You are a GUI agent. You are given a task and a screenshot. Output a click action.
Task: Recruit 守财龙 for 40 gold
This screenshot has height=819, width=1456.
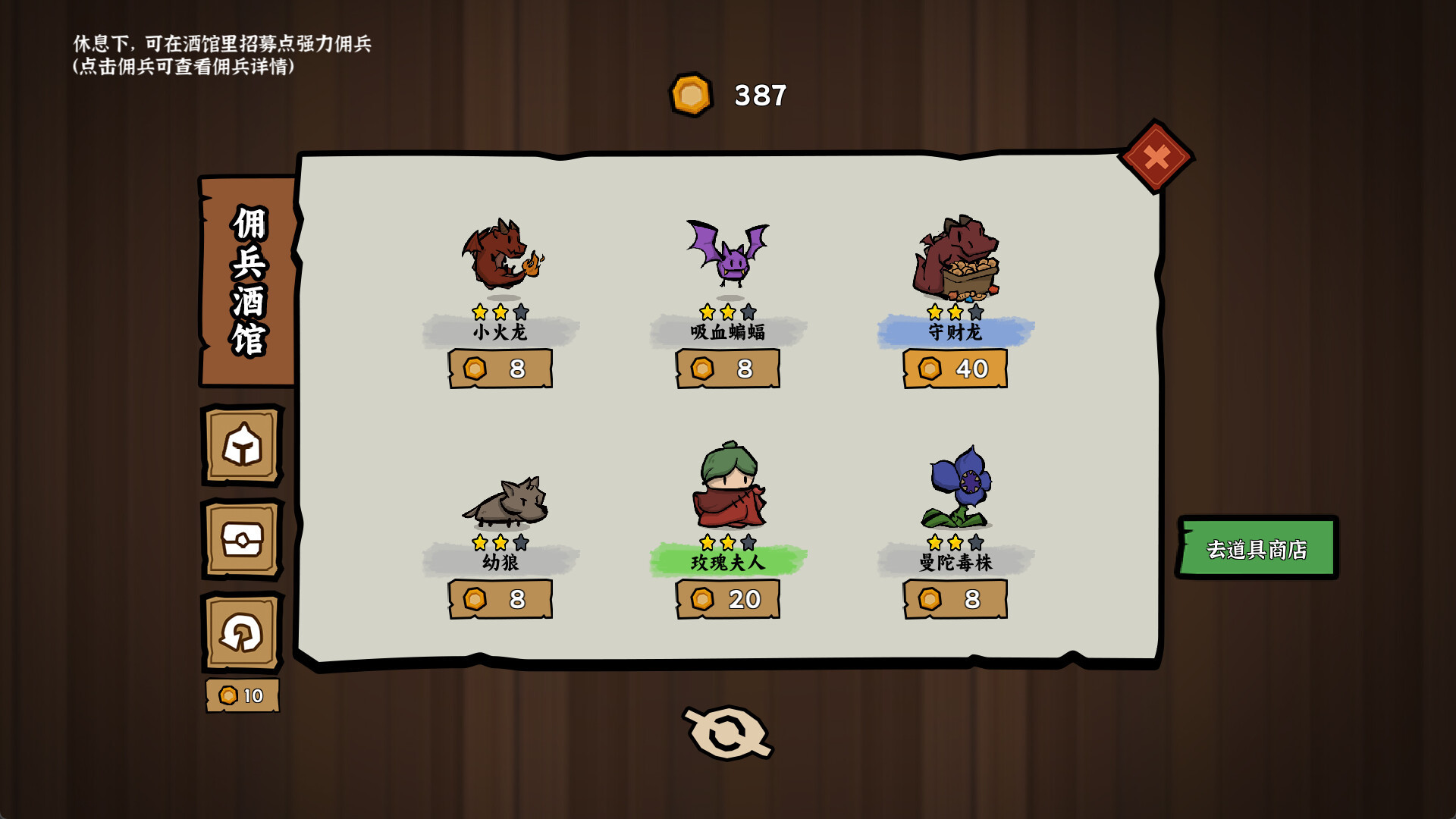[x=955, y=369]
